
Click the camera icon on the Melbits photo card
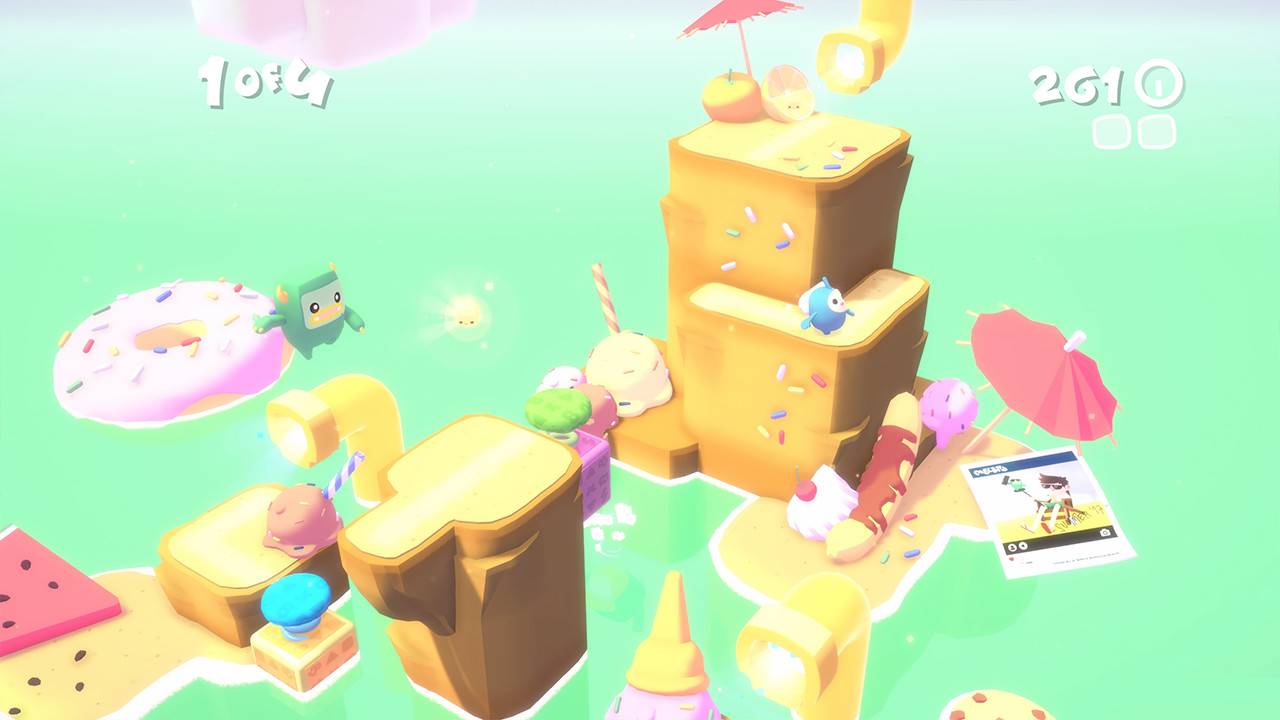[x=1104, y=532]
